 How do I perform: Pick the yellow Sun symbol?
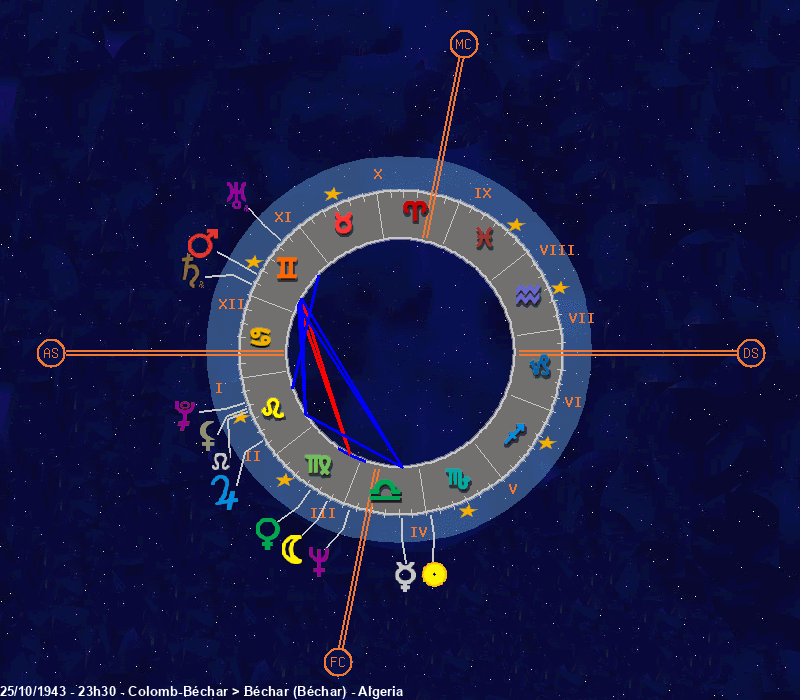(434, 574)
